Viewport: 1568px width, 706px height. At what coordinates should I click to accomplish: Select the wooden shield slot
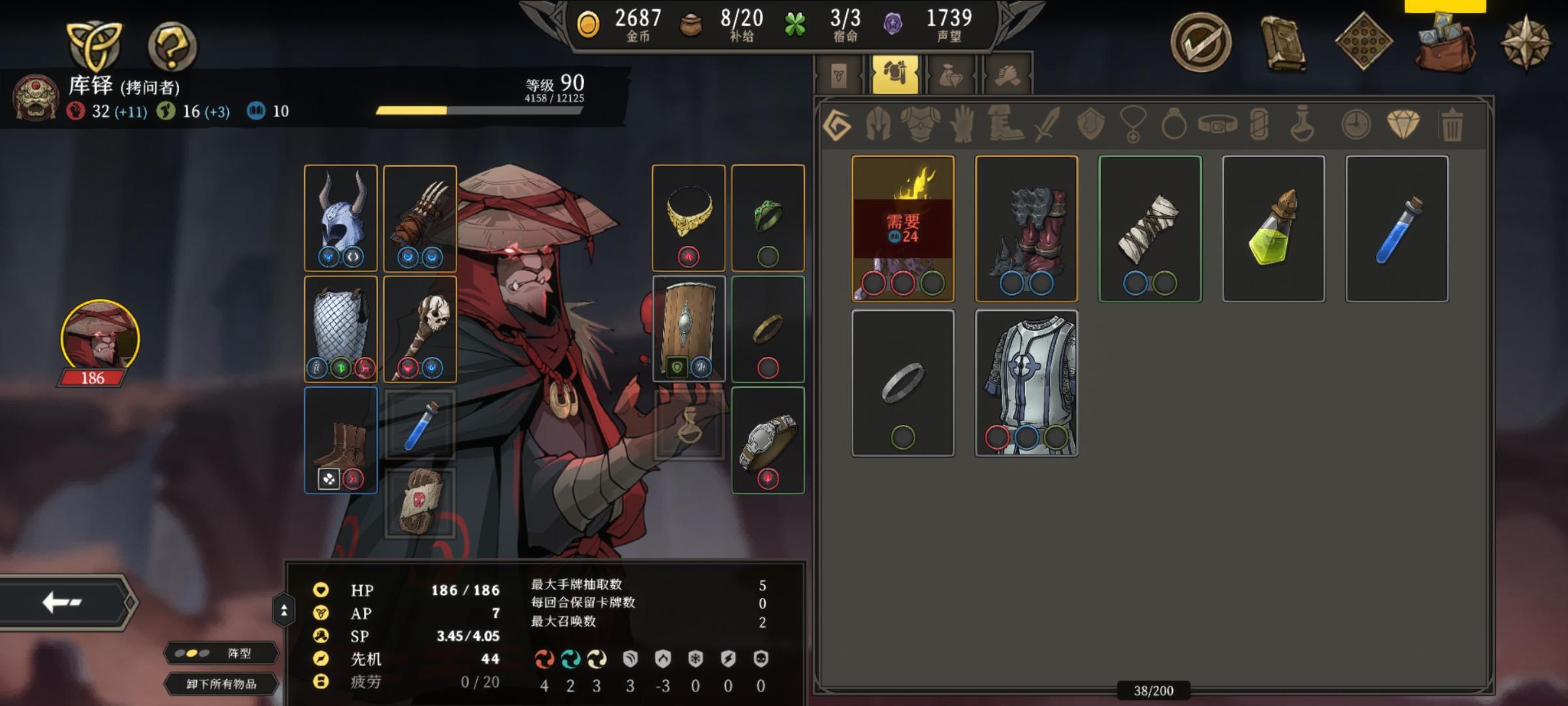(688, 328)
